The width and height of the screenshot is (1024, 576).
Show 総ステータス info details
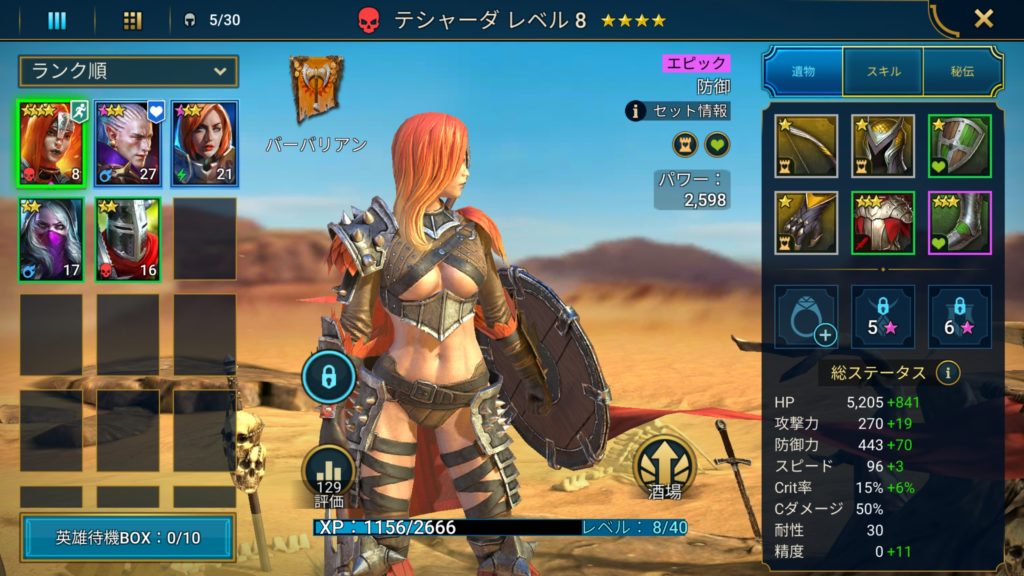pyautogui.click(x=947, y=373)
